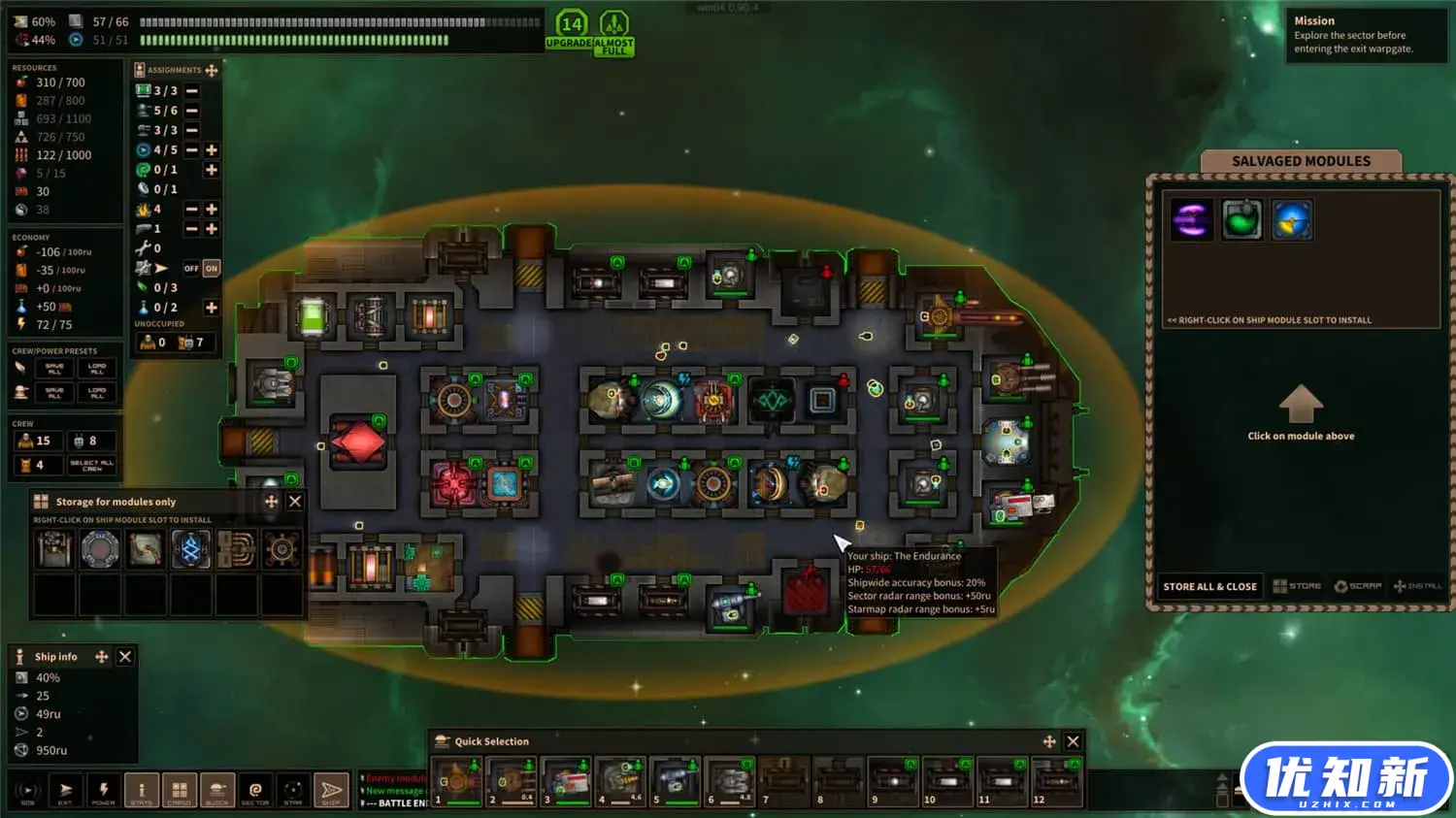Click the Ship view toolbar button
Viewport: 1456px width, 818px height.
point(331,790)
